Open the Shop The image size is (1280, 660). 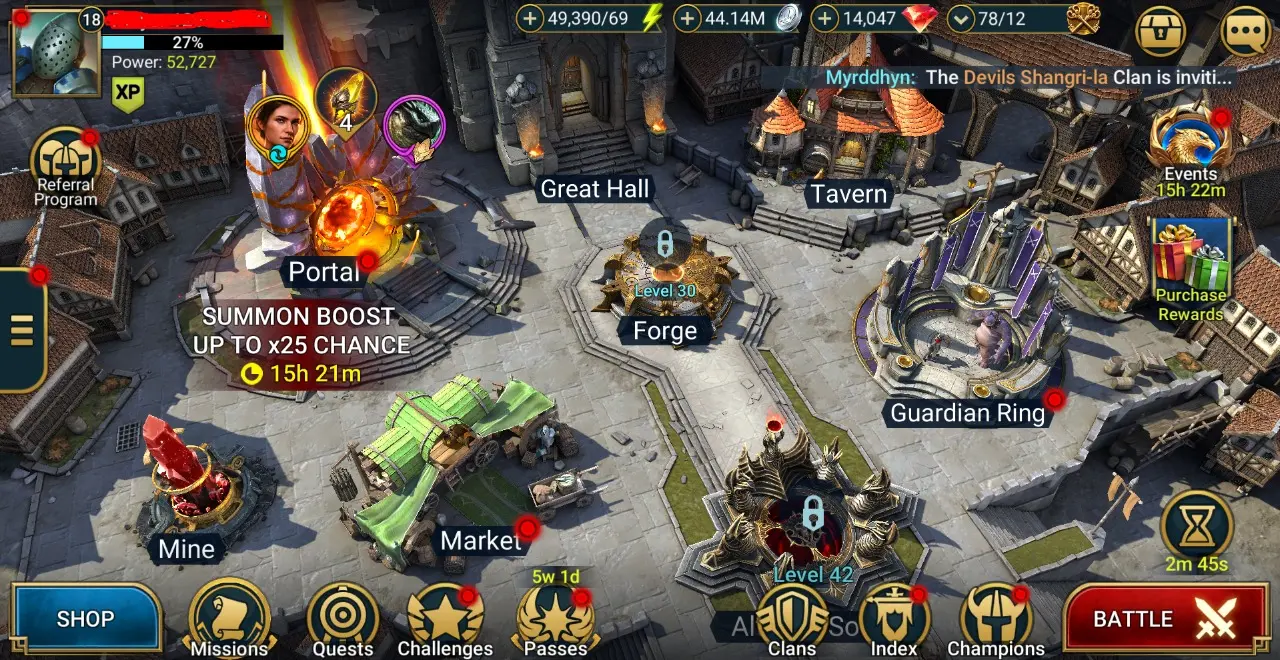(85, 619)
